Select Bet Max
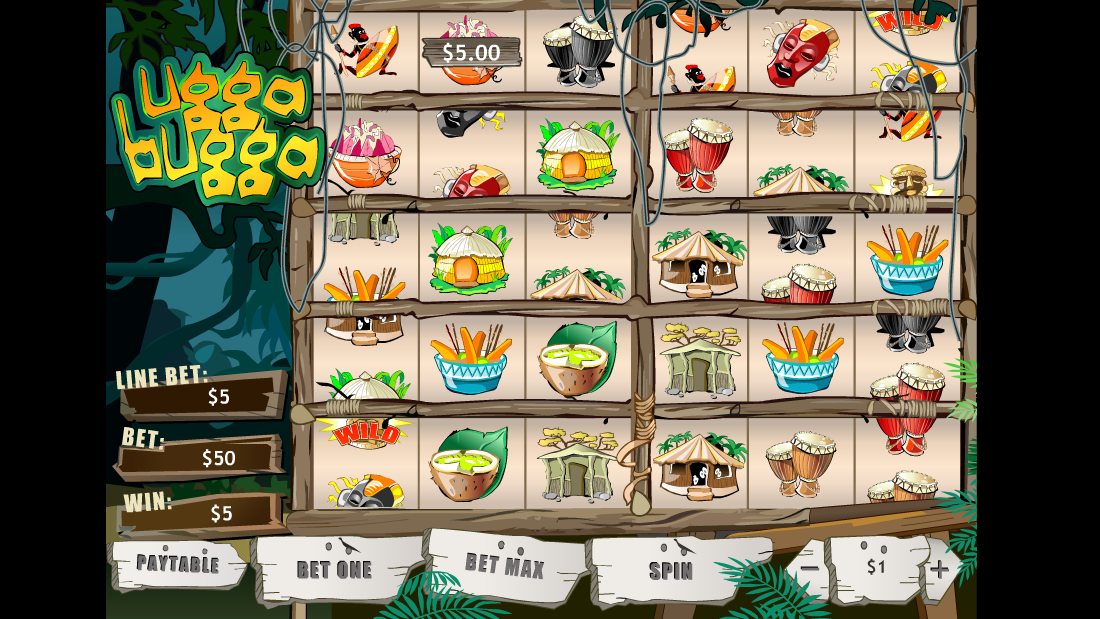Viewport: 1100px width, 619px height. click(x=505, y=566)
